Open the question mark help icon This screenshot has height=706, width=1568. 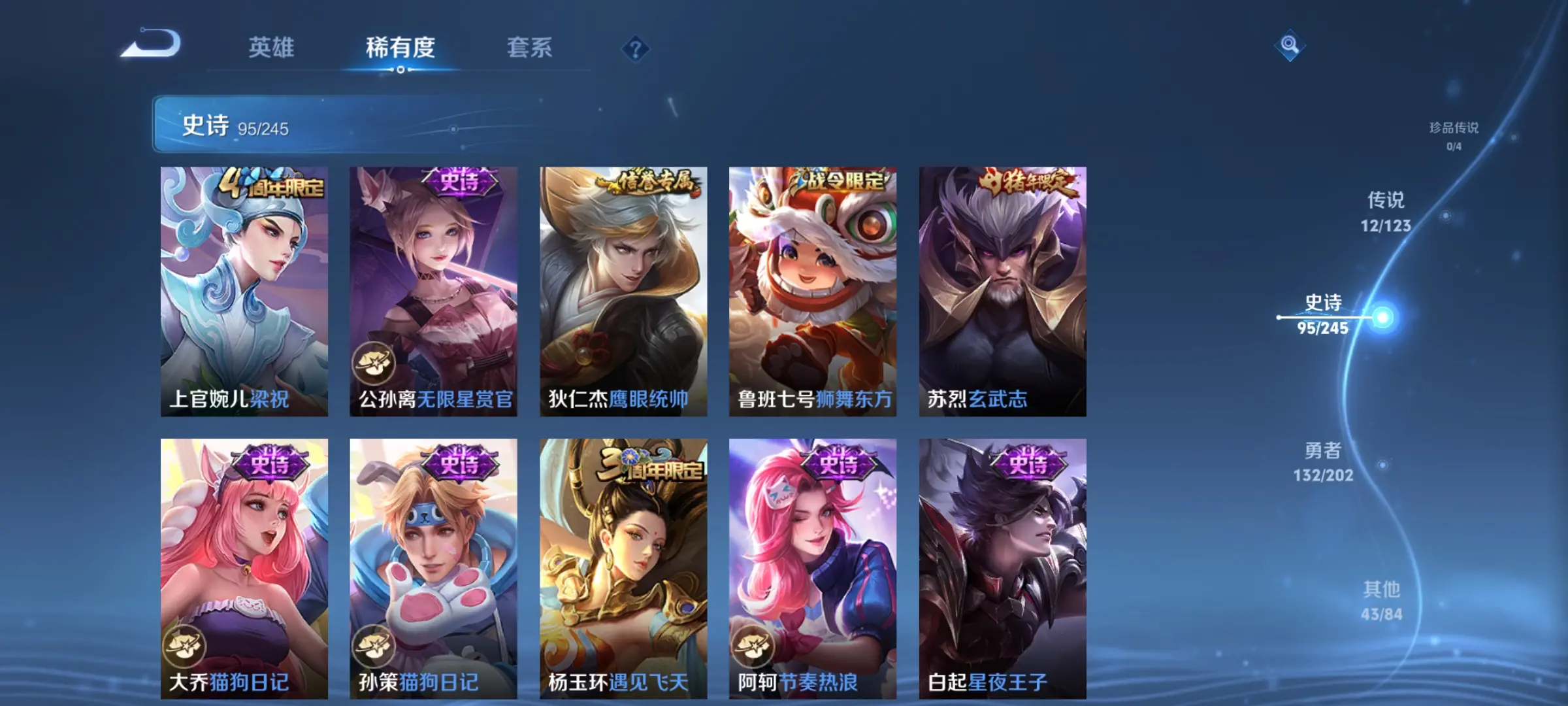[x=635, y=49]
